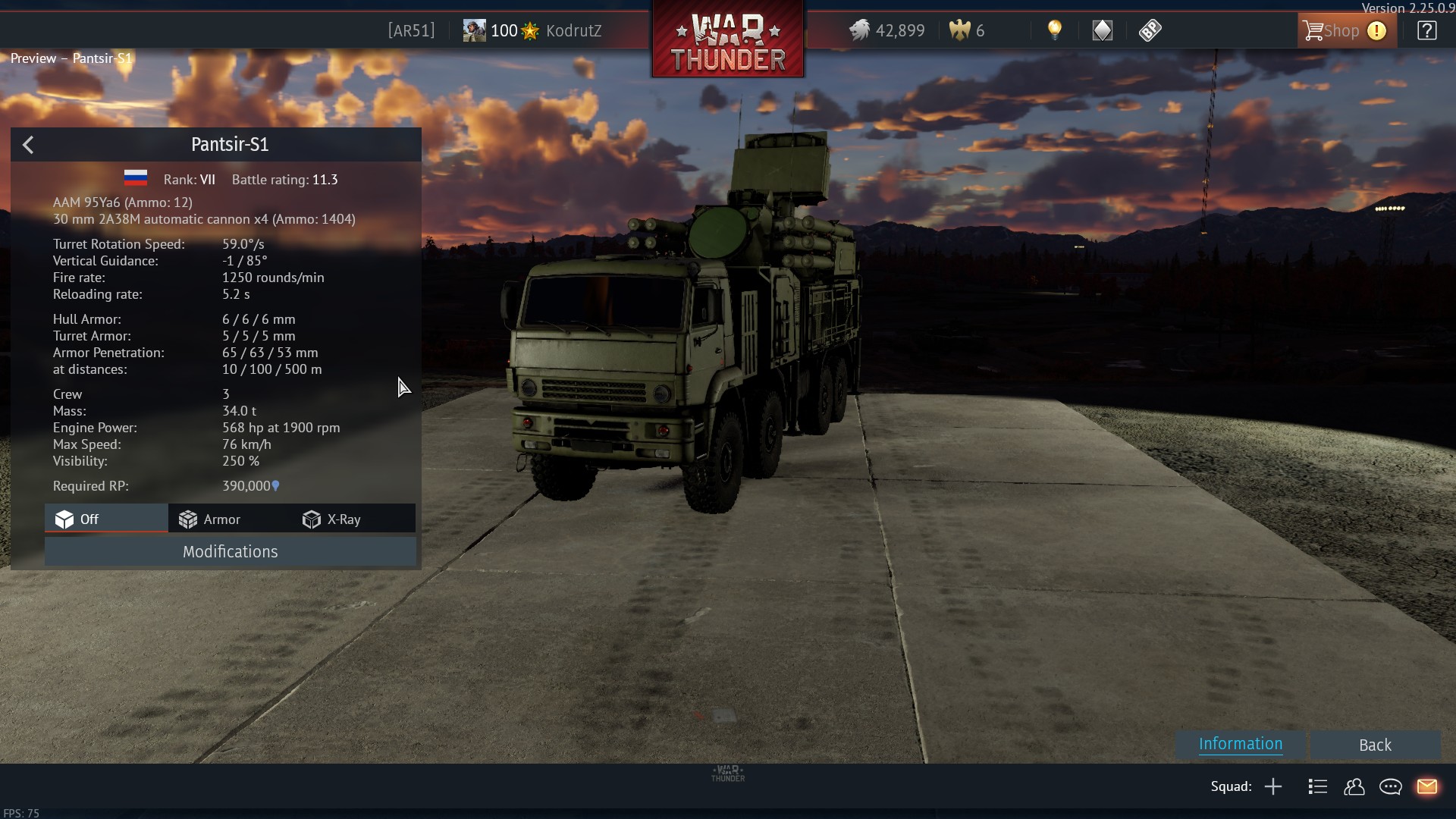
Task: Open the [AR51] squadron tag
Action: [411, 31]
